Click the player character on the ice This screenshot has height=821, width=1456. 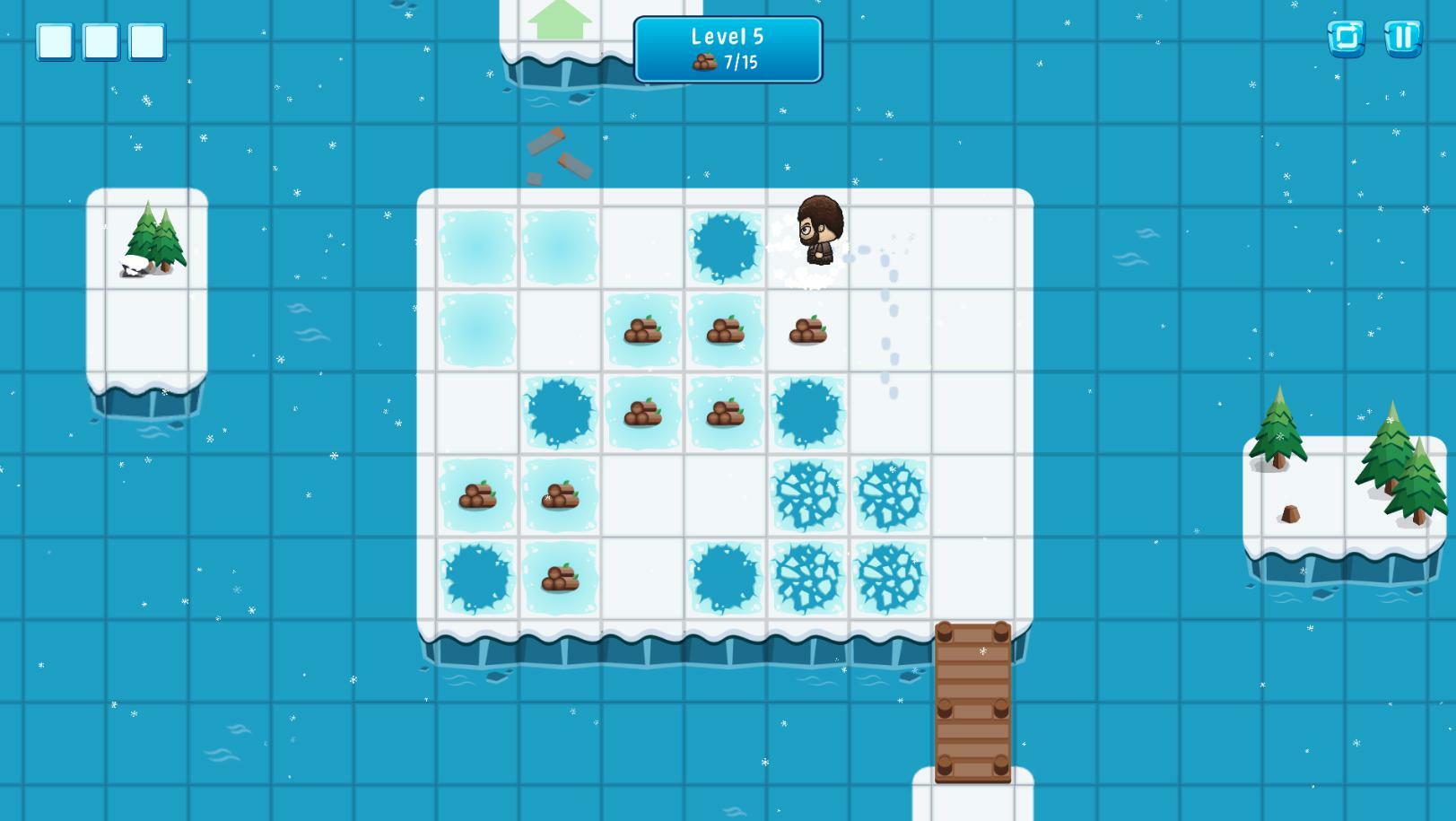point(816,229)
